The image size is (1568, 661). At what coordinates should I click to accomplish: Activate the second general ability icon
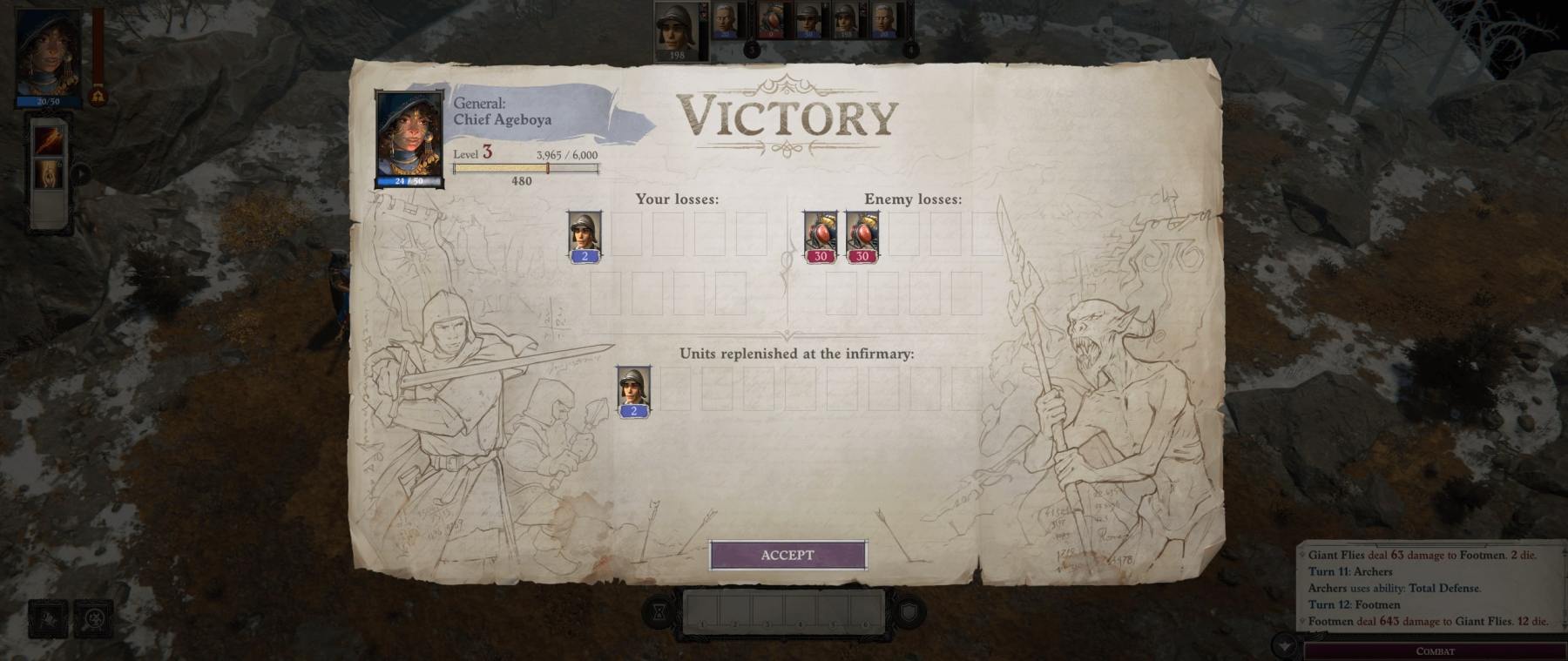(x=49, y=174)
